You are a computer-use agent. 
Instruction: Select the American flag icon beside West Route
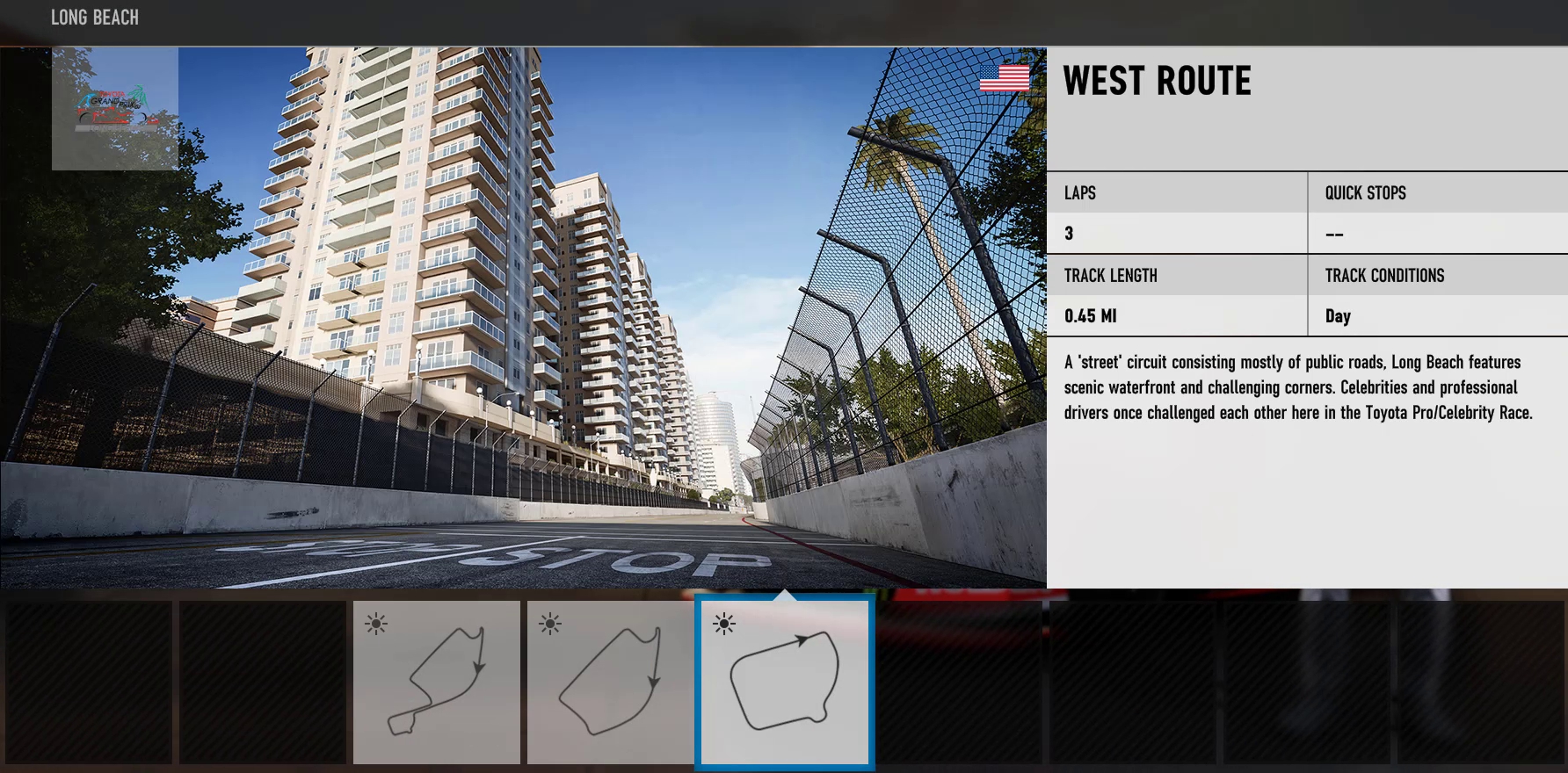(x=1005, y=77)
